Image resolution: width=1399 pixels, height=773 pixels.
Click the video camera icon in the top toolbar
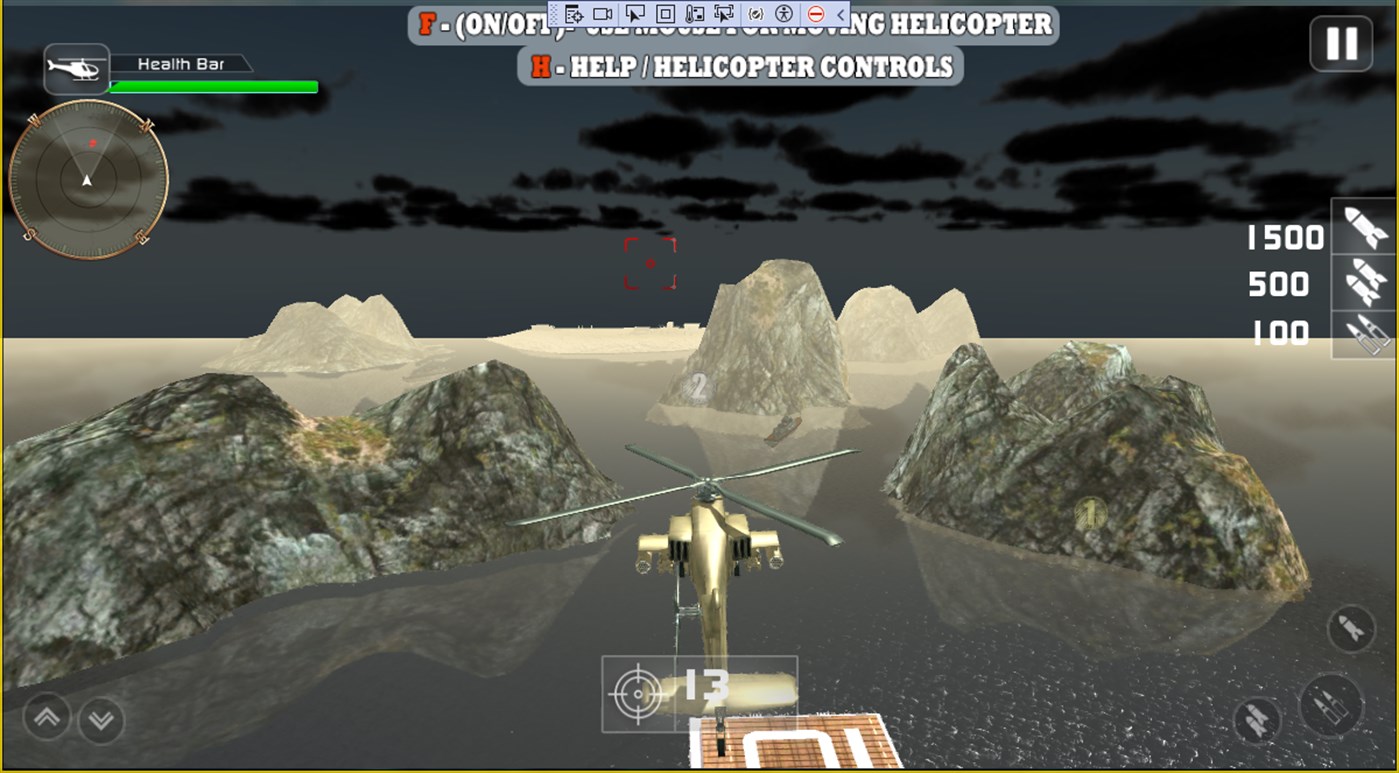point(604,14)
